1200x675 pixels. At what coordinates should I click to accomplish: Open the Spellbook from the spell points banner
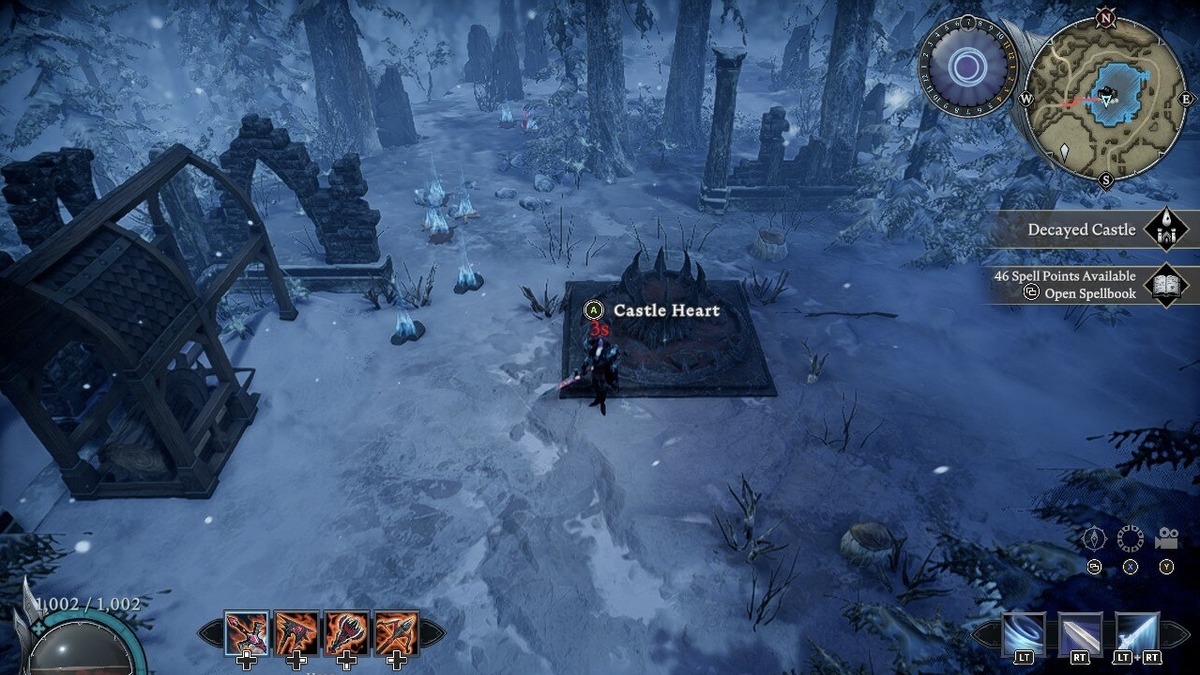[1079, 285]
